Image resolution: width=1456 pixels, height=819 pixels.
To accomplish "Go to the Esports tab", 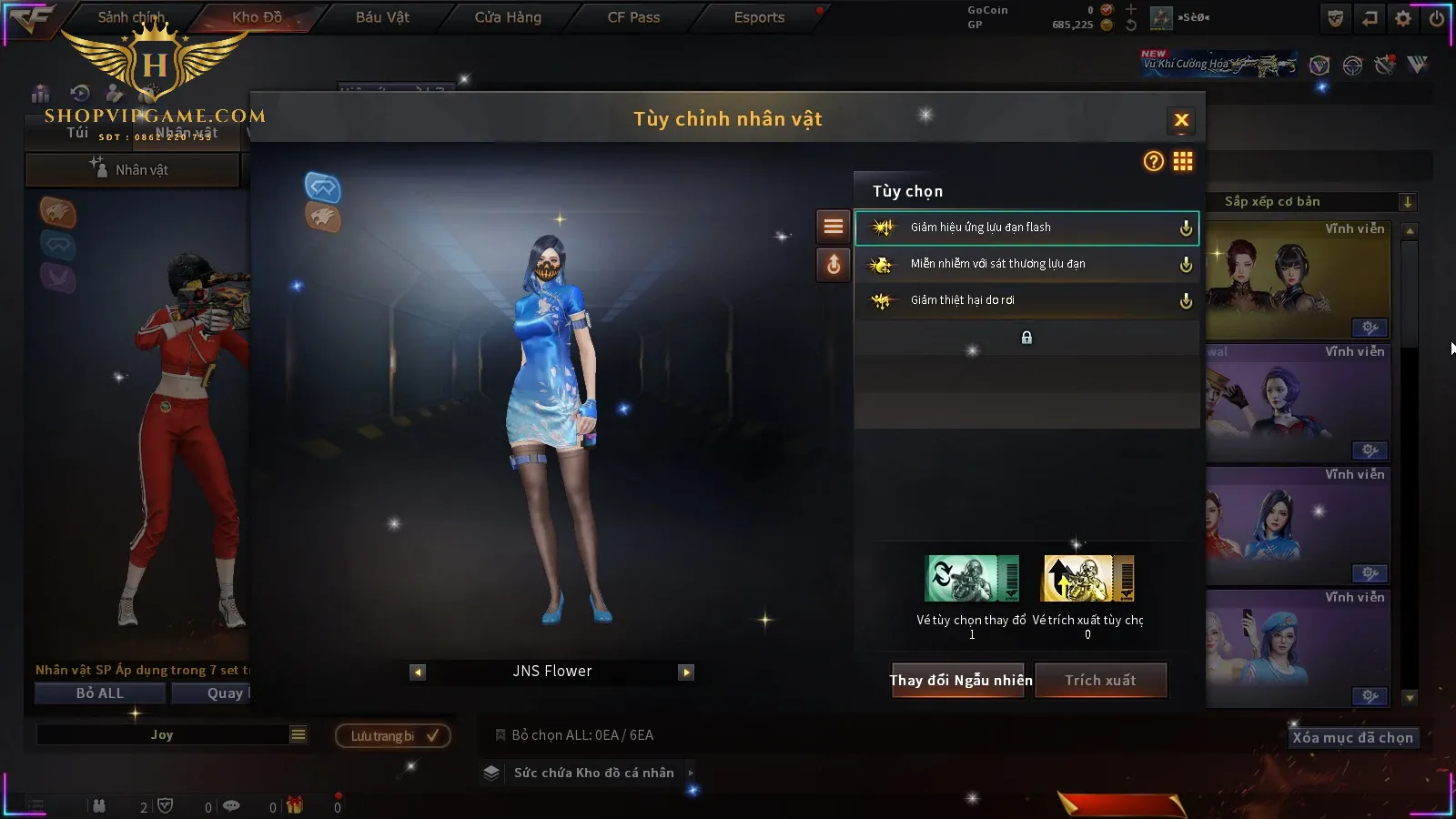I will [759, 17].
